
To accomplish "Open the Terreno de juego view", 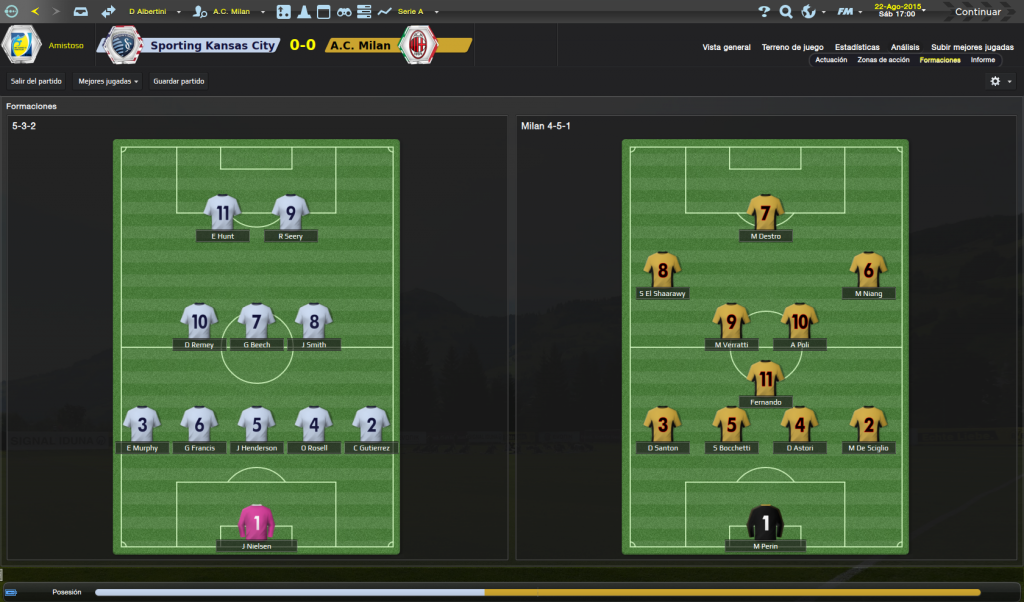I will point(792,47).
